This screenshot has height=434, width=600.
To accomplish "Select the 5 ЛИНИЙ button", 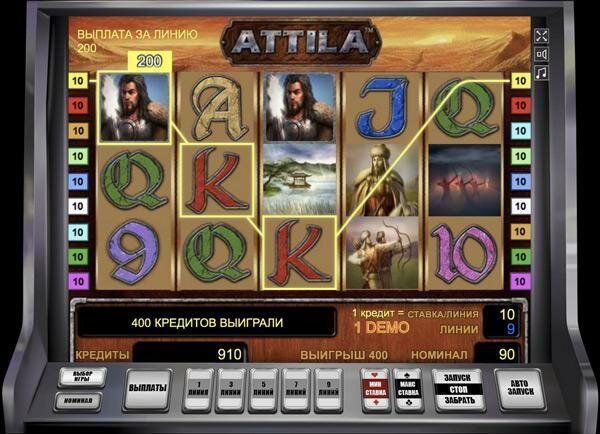I will point(264,388).
